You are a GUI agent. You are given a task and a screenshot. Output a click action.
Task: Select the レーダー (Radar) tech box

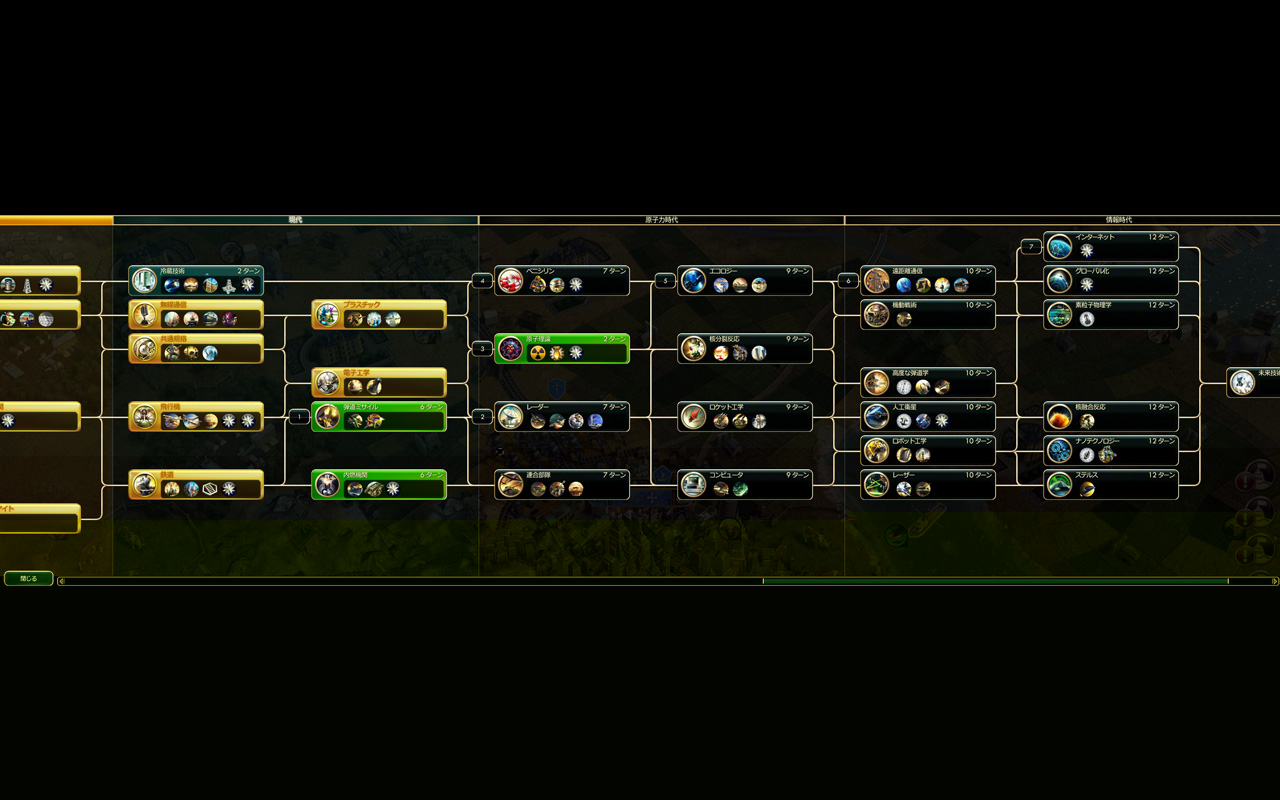coord(562,416)
